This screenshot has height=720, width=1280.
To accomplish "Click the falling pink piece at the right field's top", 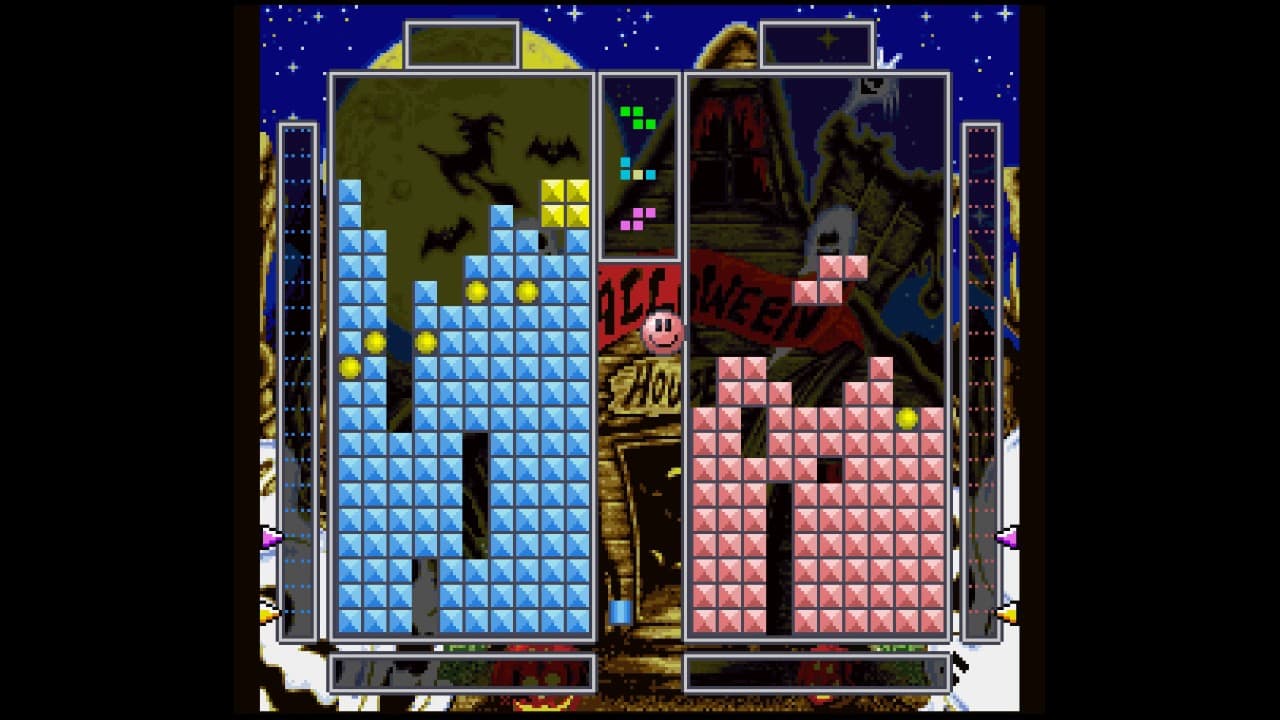I will (828, 280).
